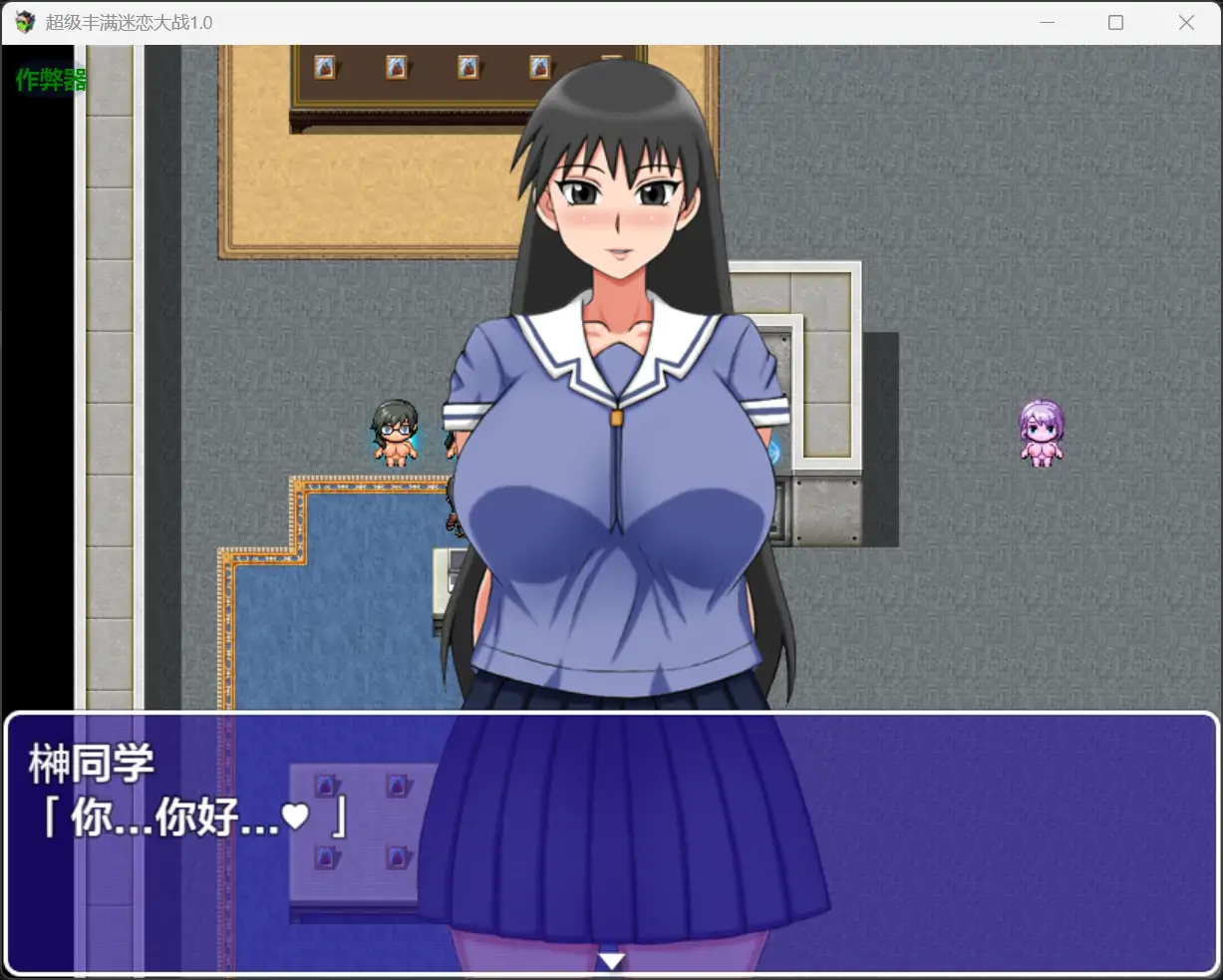
Task: Maximize the game window
Action: [x=1115, y=23]
